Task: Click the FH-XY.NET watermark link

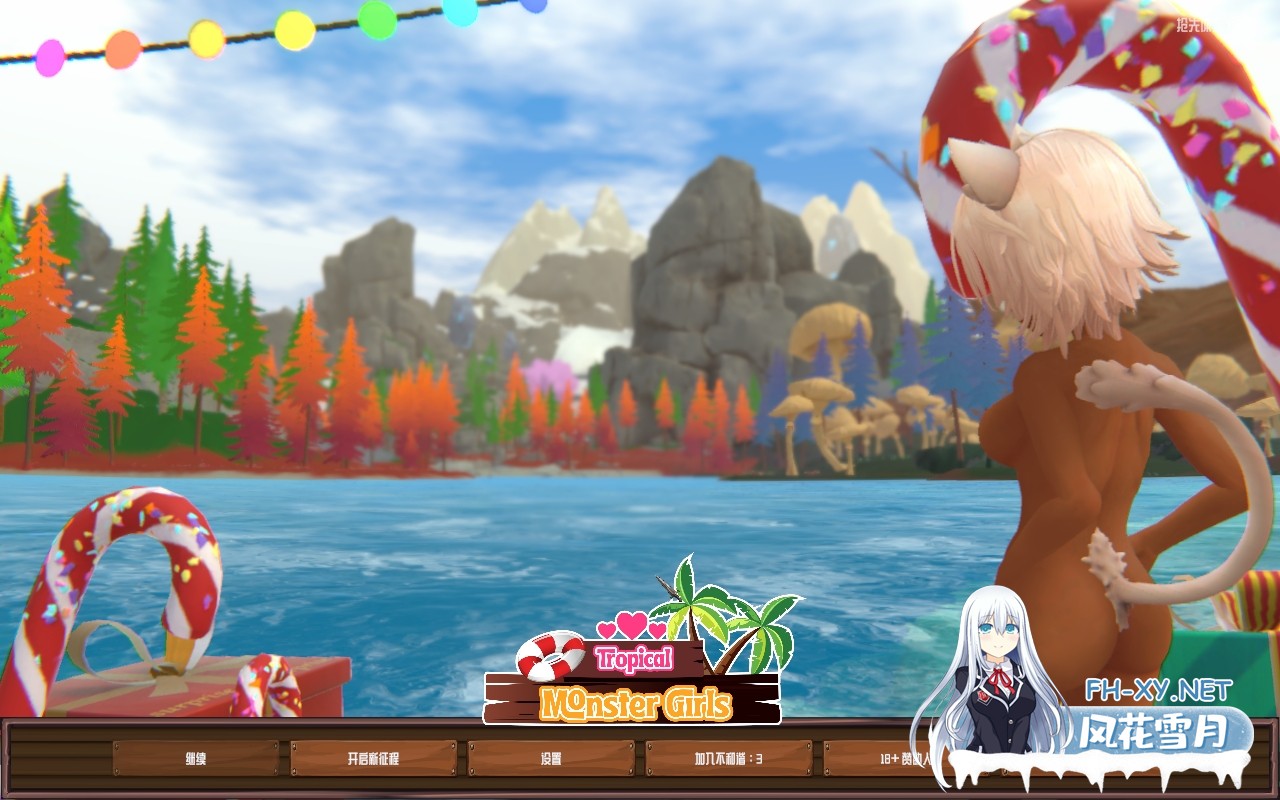Action: pyautogui.click(x=1157, y=690)
